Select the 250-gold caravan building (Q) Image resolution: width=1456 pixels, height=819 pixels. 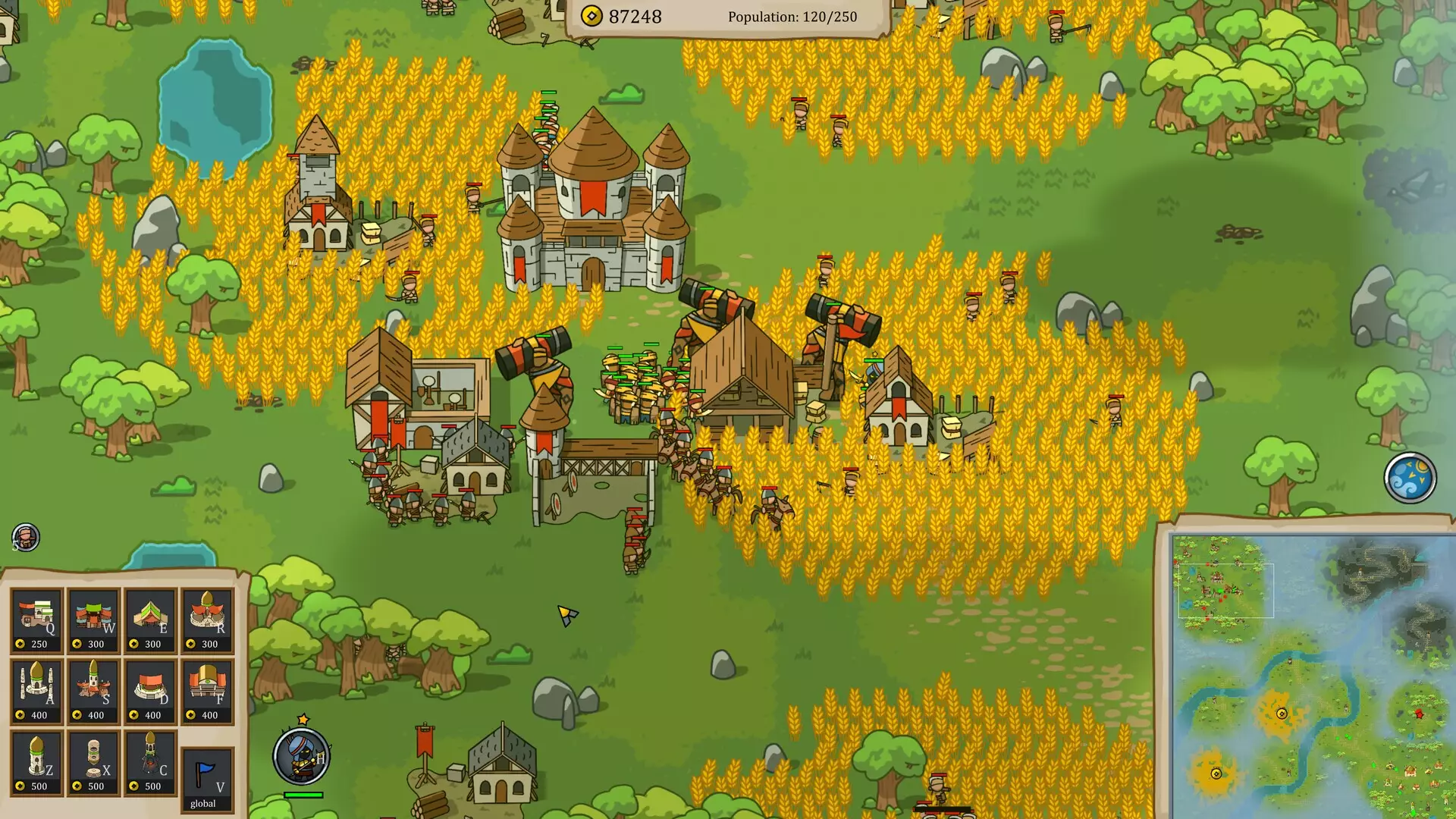coord(36,622)
